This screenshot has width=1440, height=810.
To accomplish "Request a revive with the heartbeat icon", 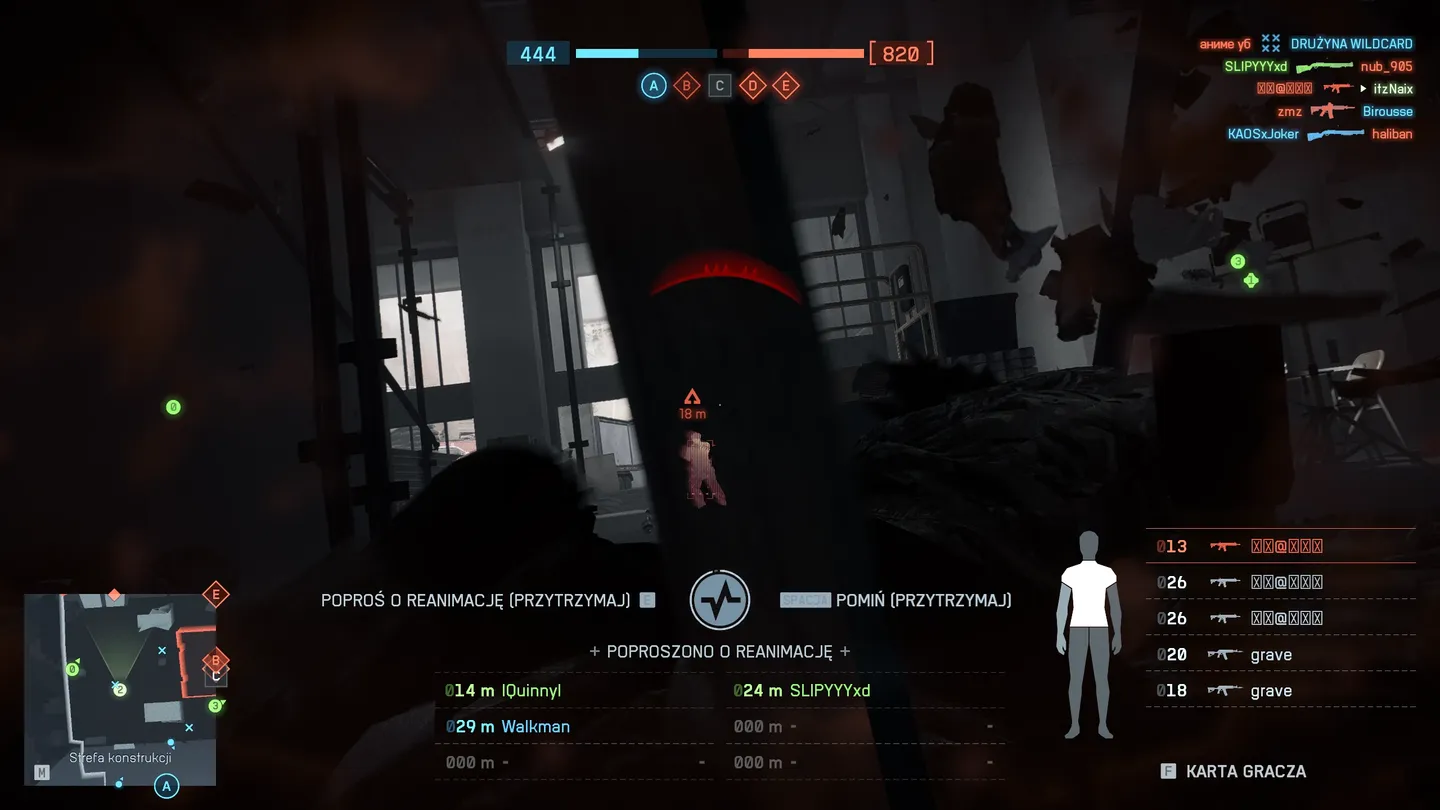I will (720, 600).
